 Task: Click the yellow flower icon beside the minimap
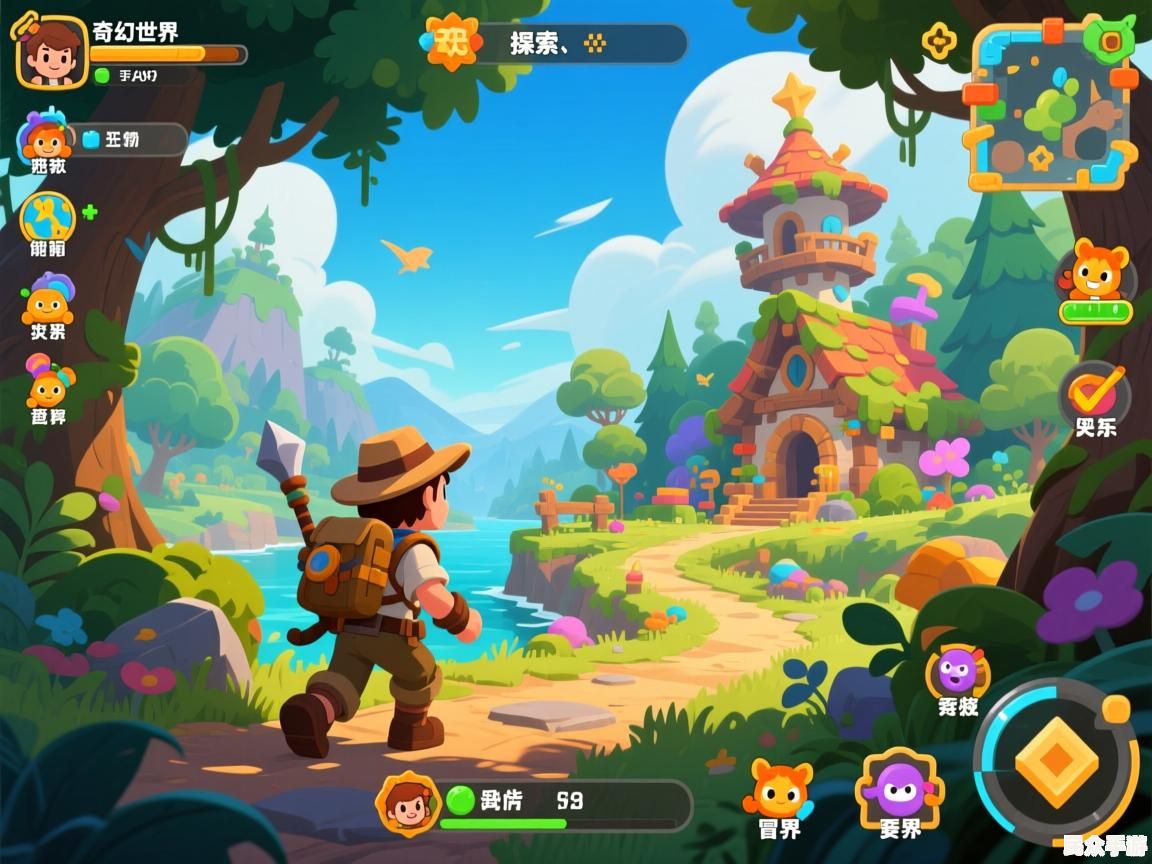[938, 41]
